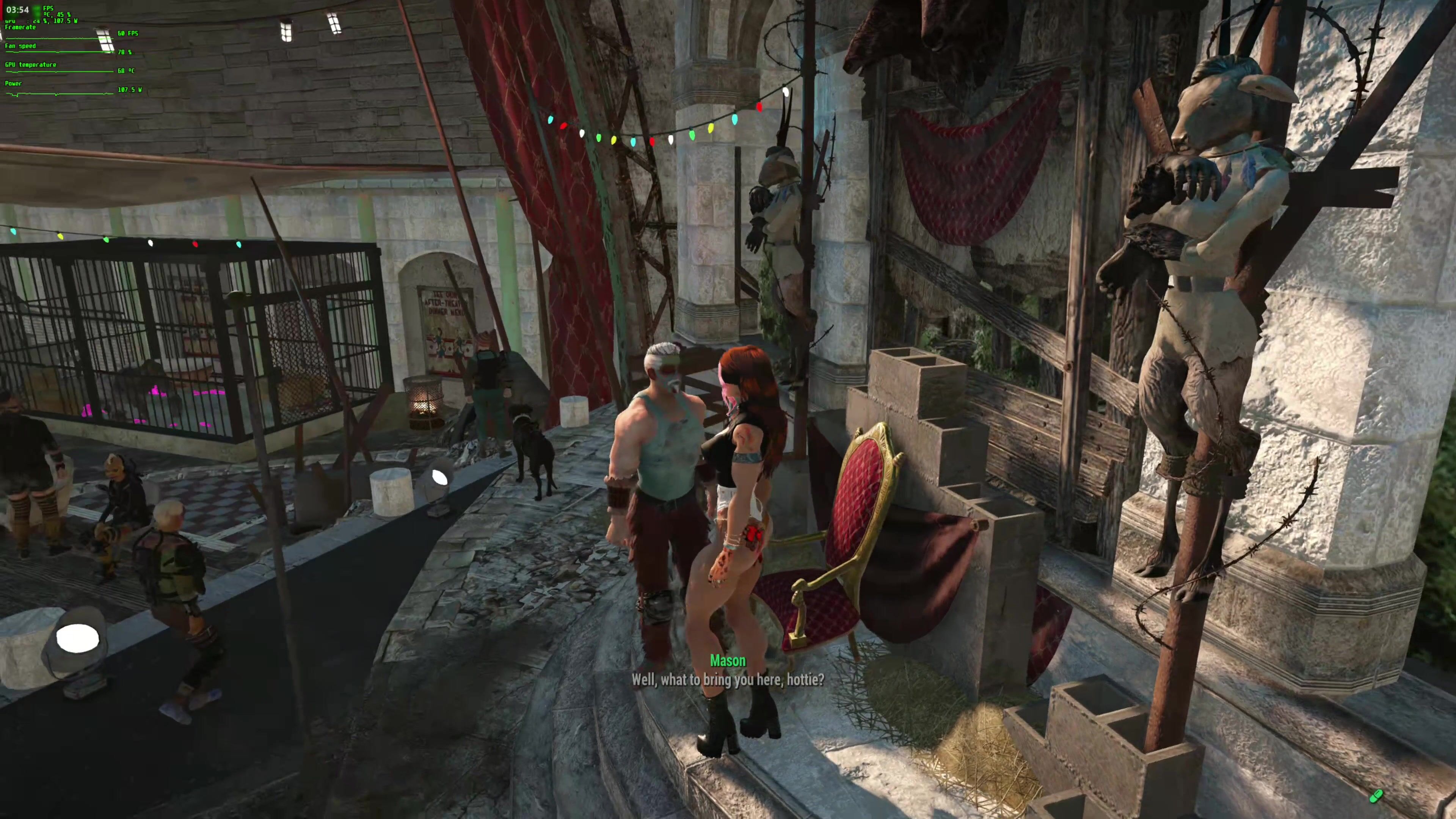Click the green pill status icon

click(x=1376, y=796)
